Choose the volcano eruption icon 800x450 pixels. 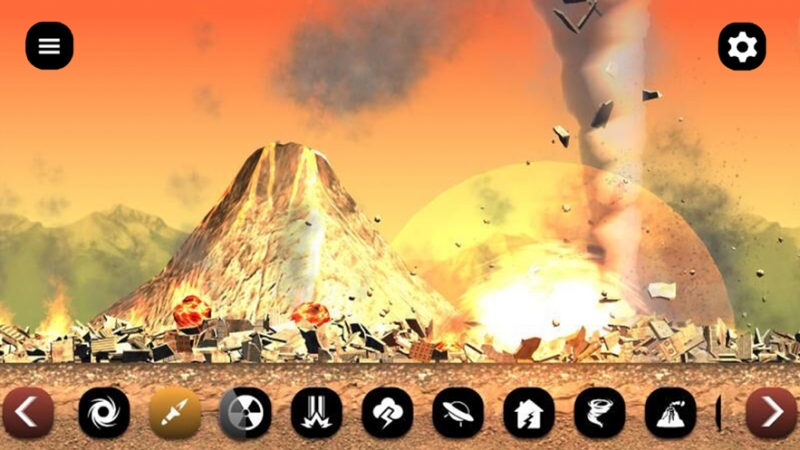coord(670,413)
